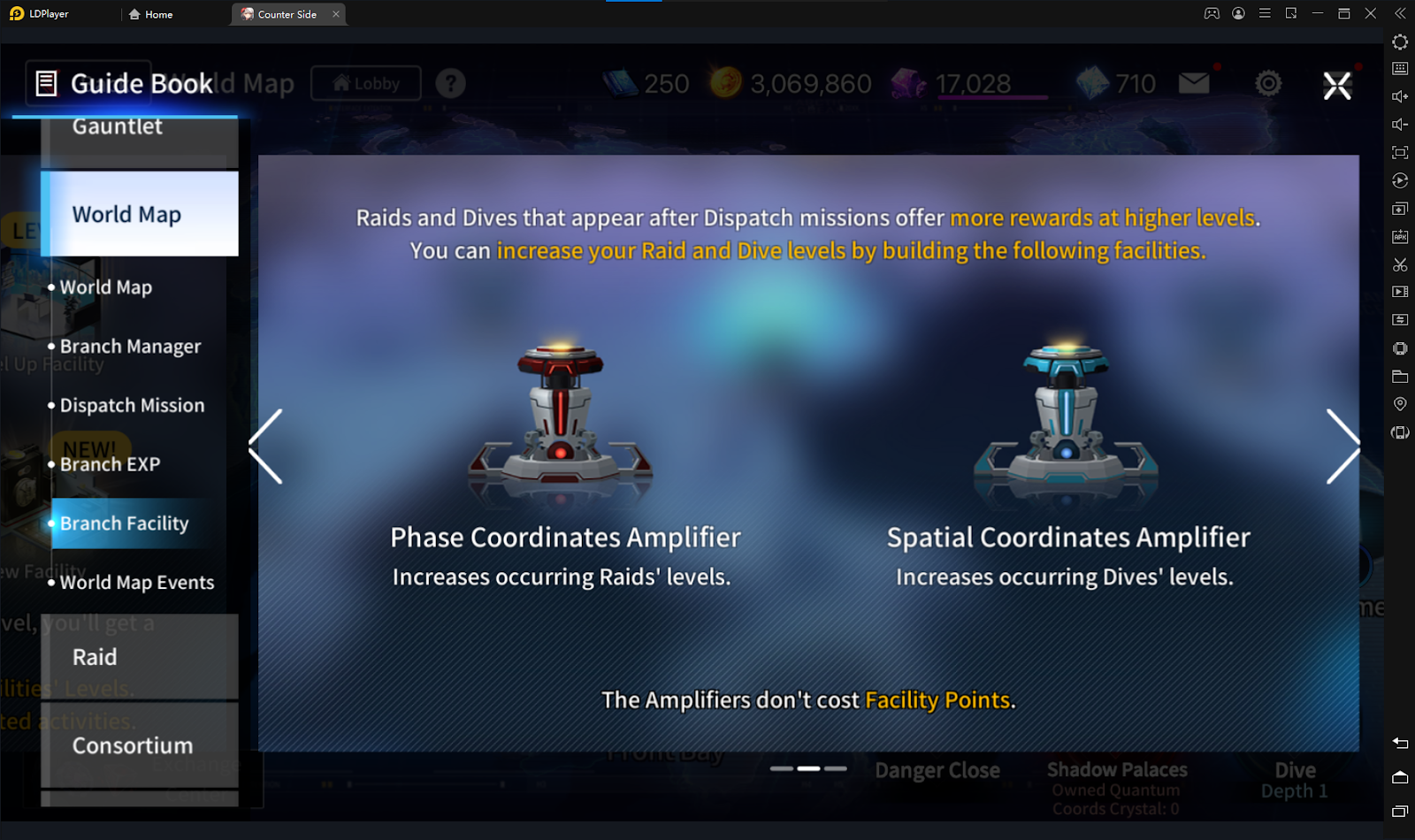Advance to the next guide page arrow
1415x840 pixels.
(x=1342, y=447)
